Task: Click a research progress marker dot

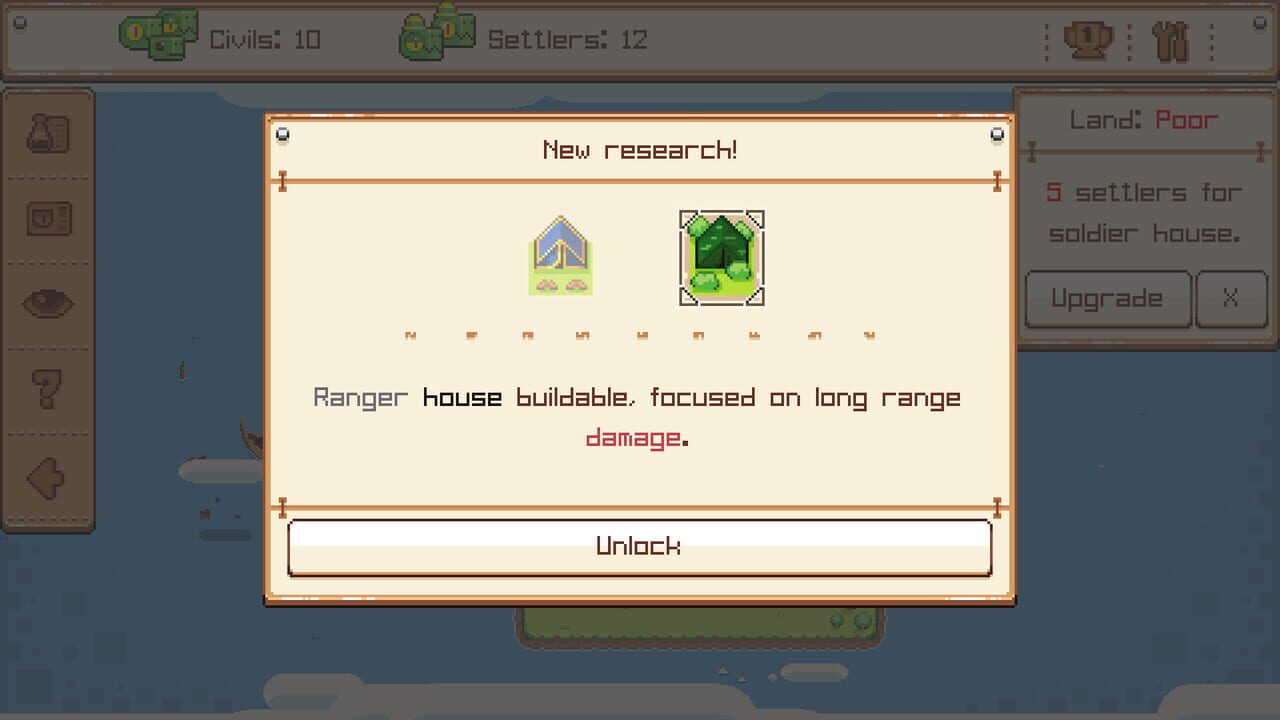Action: (x=640, y=335)
